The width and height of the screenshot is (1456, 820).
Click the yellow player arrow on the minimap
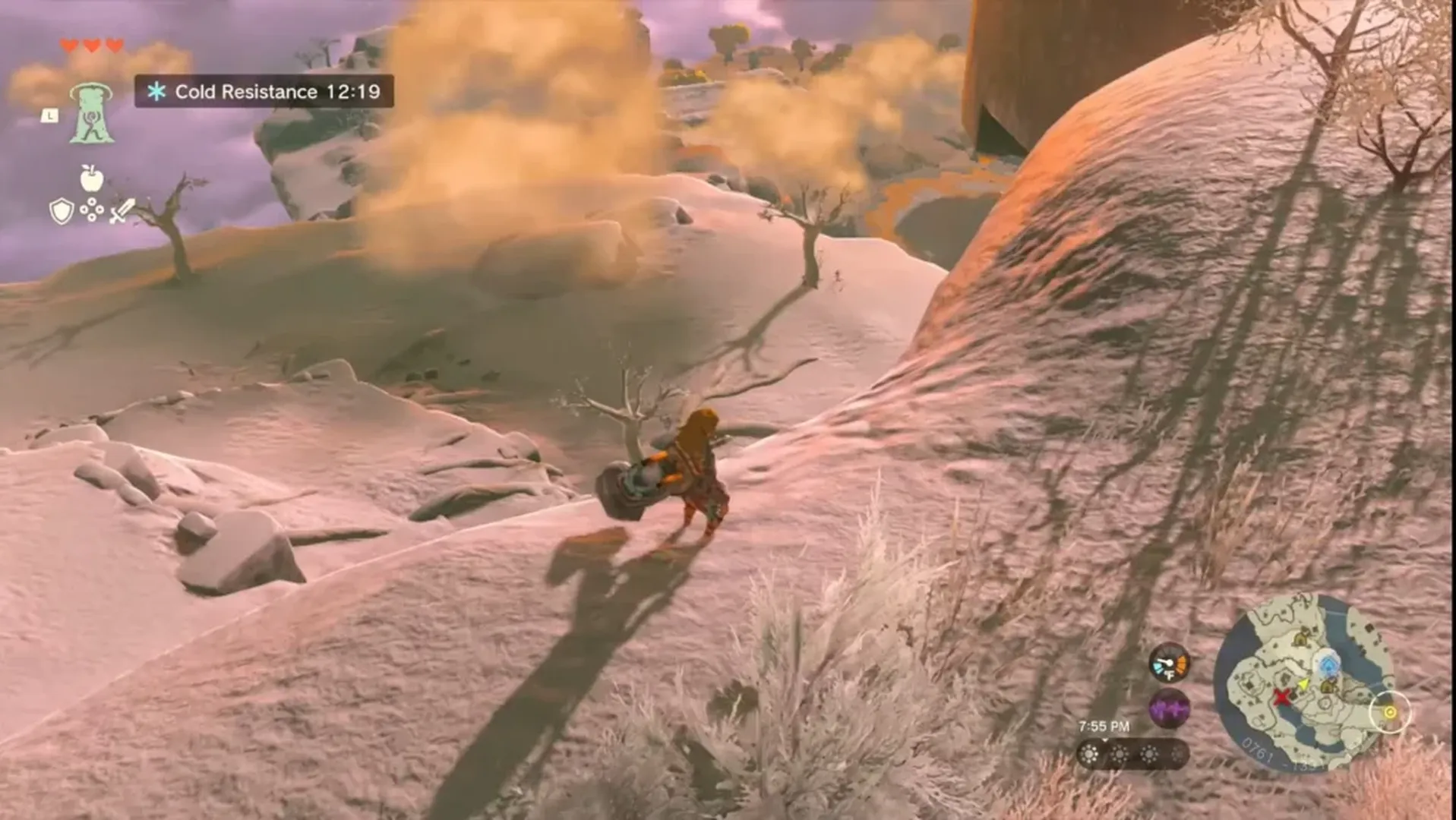(1303, 684)
